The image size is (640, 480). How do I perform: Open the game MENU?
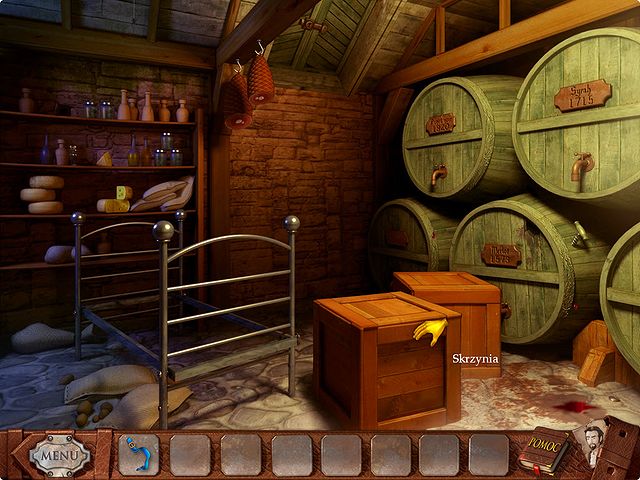click(x=60, y=456)
